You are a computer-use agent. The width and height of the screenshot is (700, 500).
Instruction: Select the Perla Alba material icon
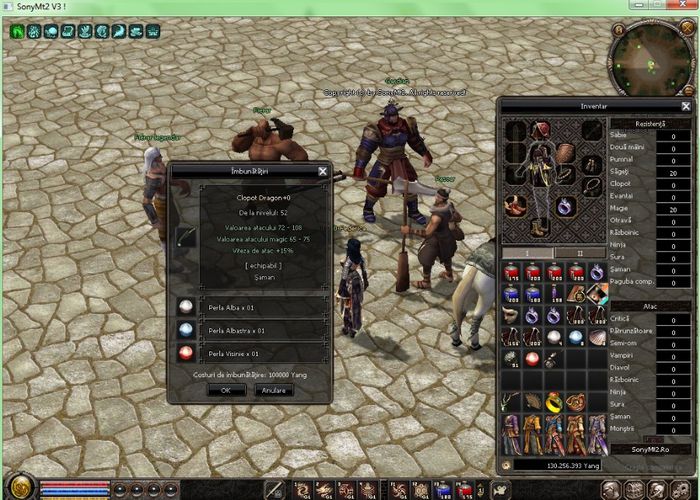coord(185,307)
